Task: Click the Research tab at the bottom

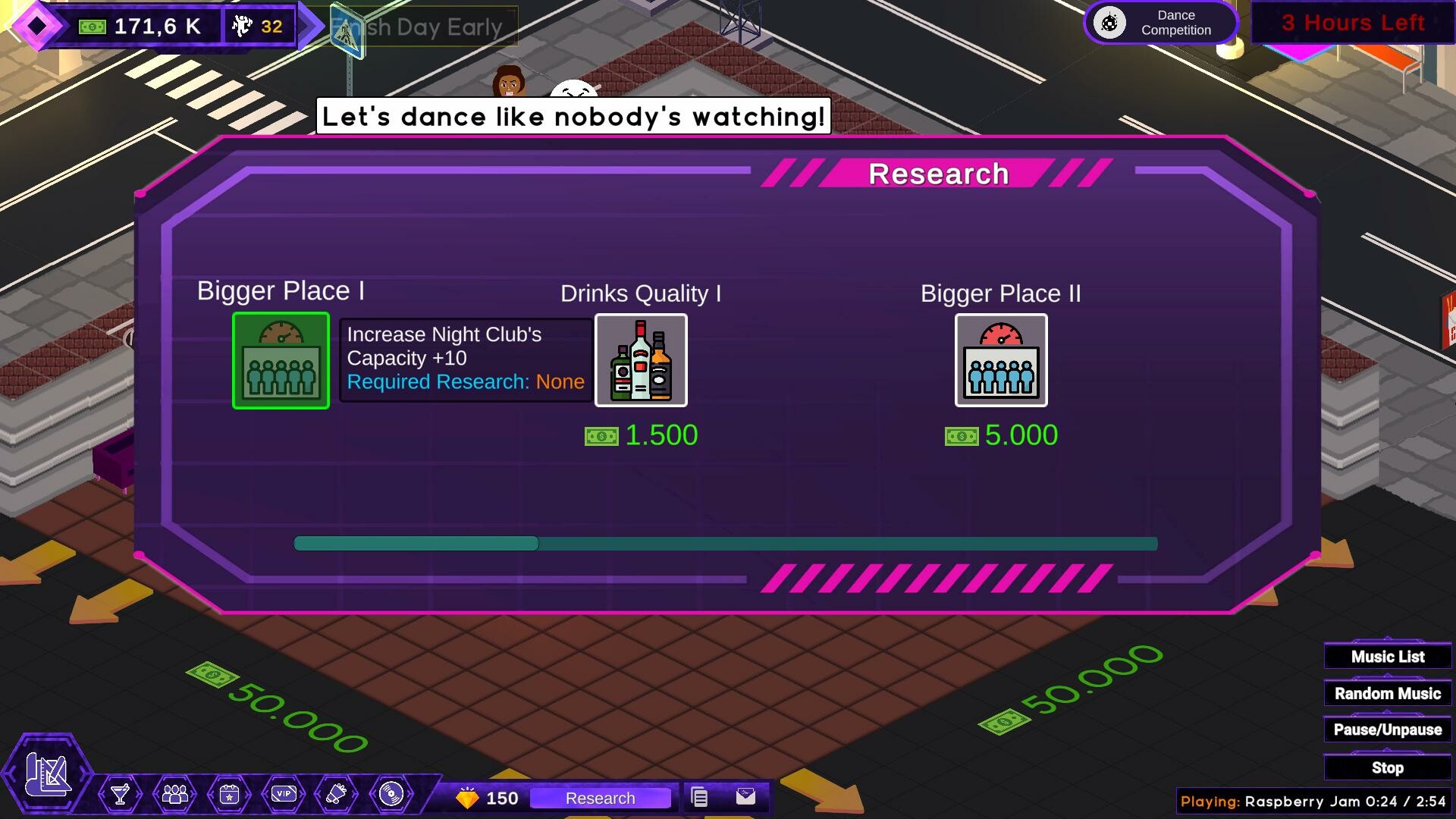Action: (600, 798)
